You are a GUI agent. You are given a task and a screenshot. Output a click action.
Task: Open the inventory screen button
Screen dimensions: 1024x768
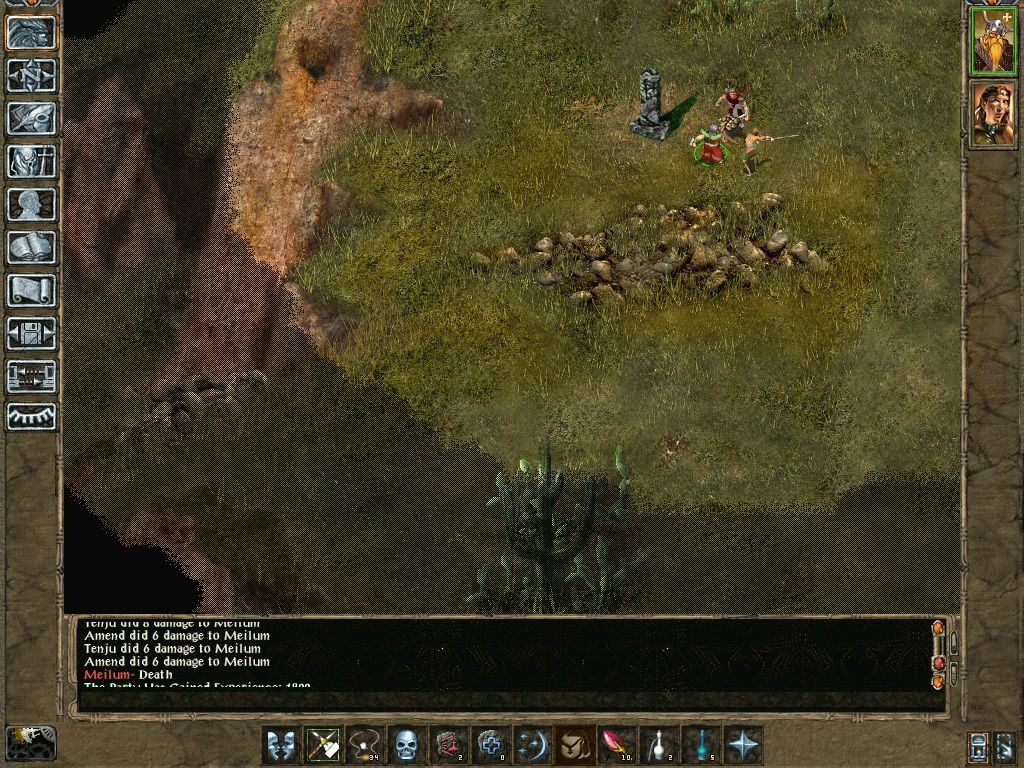tap(32, 161)
